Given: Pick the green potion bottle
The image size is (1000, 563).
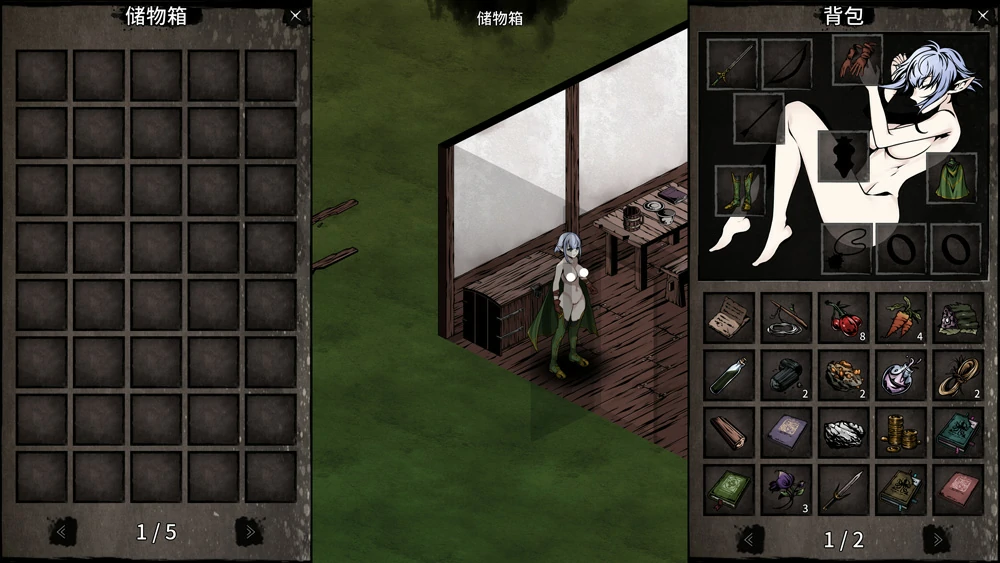Looking at the screenshot, I should click(x=728, y=375).
